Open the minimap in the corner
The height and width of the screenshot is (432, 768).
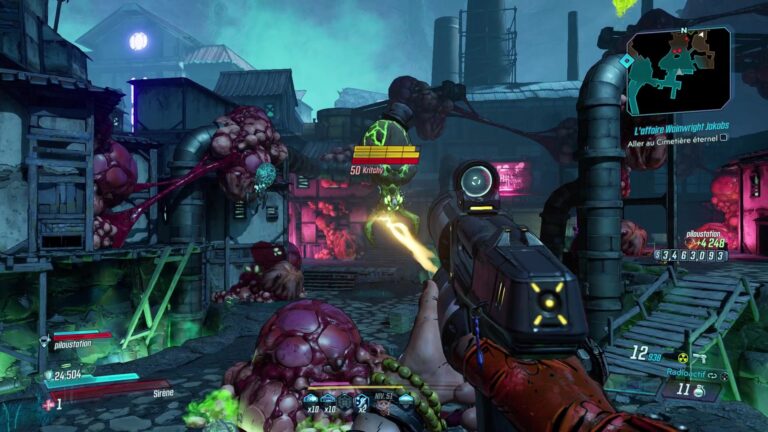point(679,70)
